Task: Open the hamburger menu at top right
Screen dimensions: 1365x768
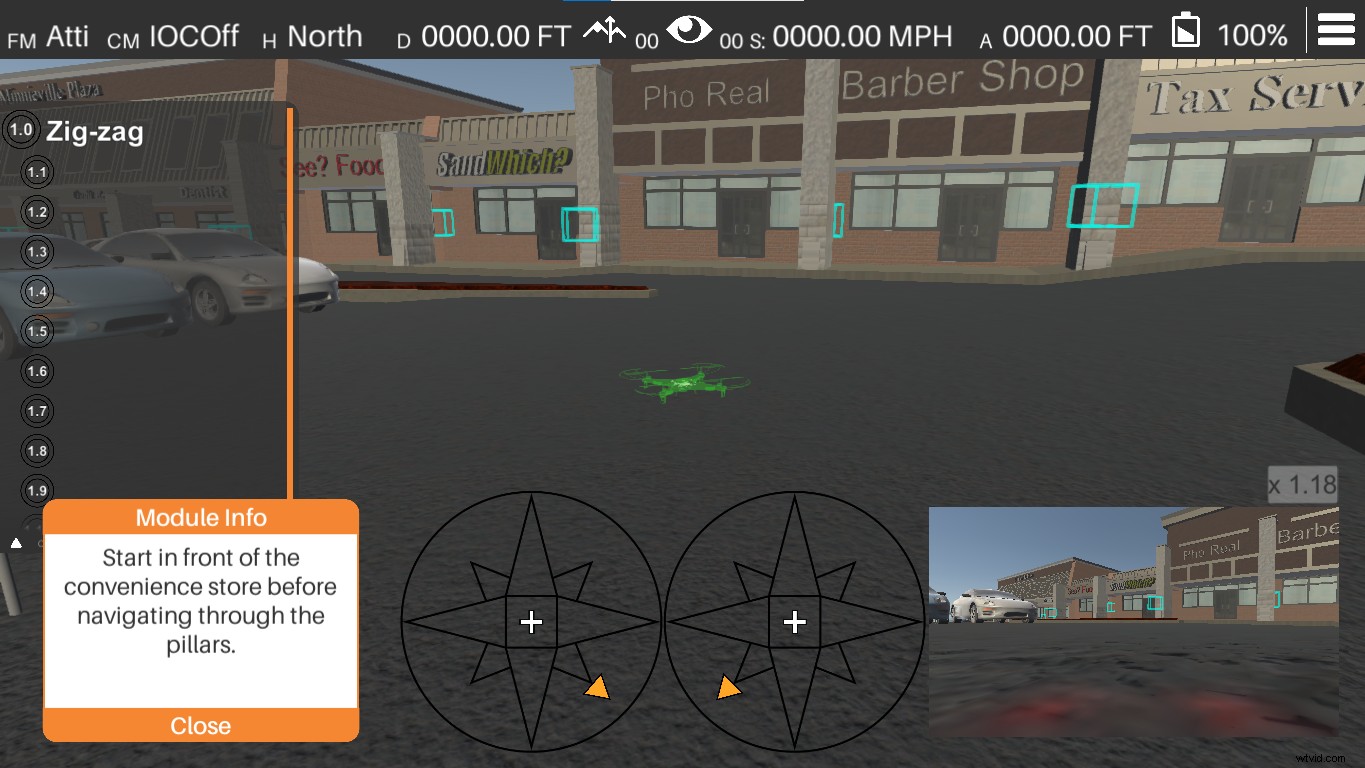Action: tap(1338, 28)
